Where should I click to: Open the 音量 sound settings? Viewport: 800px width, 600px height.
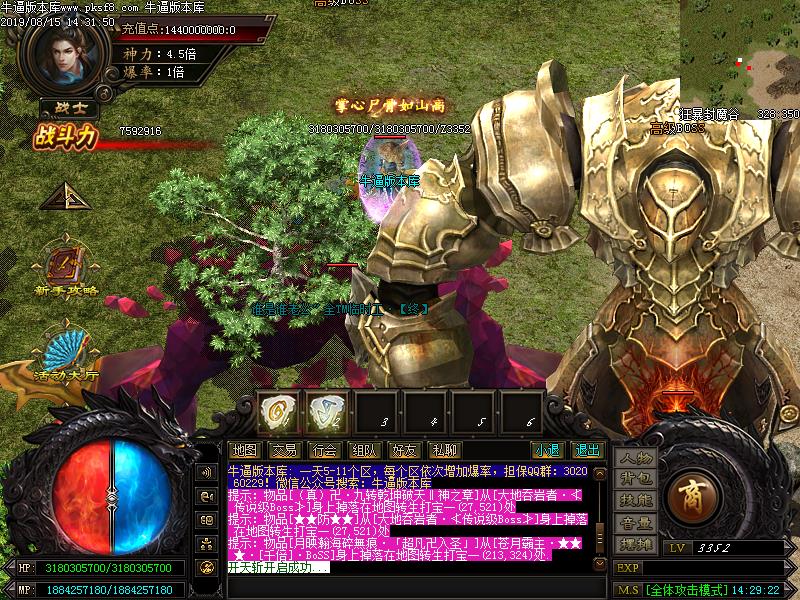pos(635,522)
